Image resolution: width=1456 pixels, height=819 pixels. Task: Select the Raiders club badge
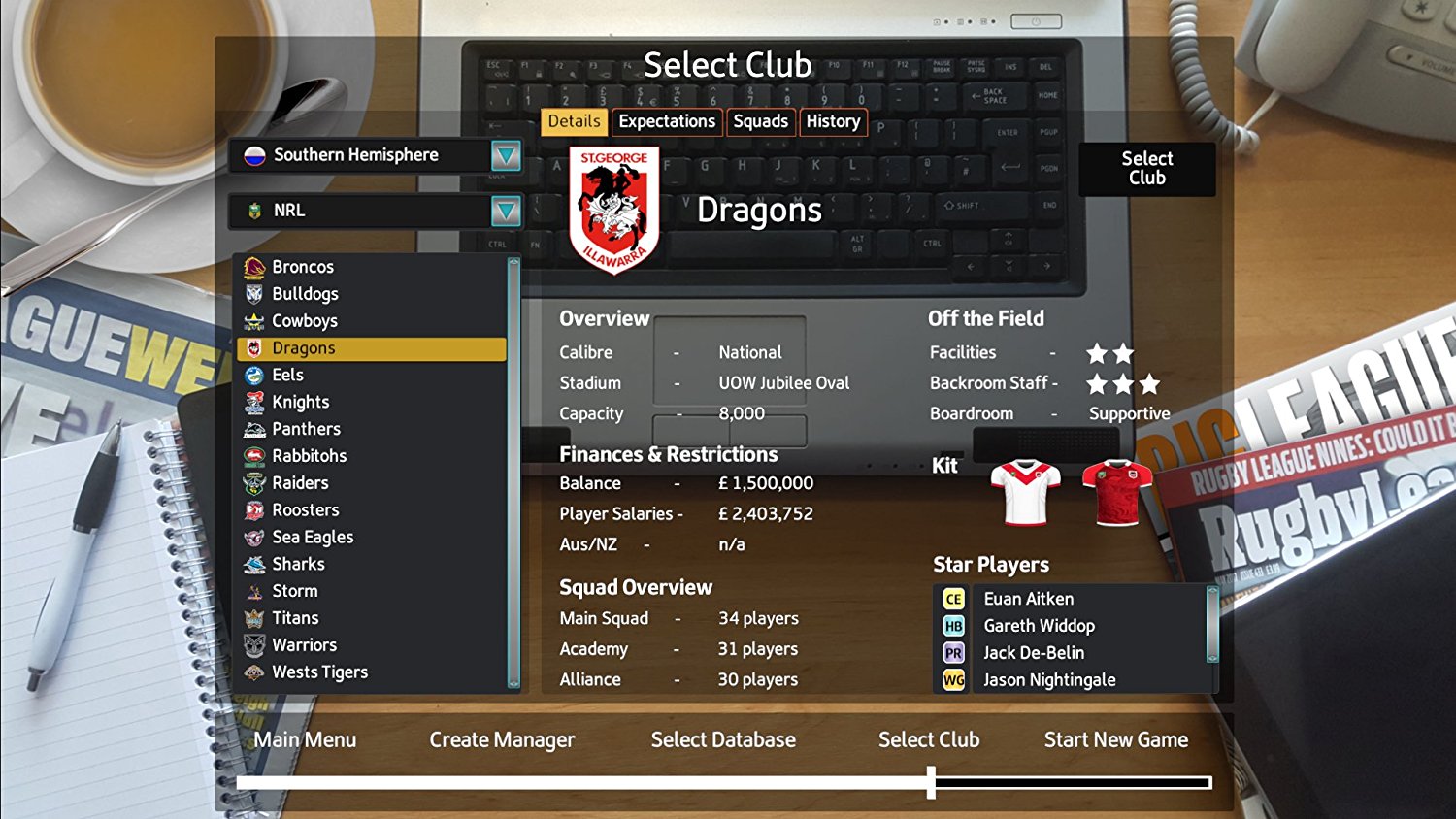coord(253,482)
